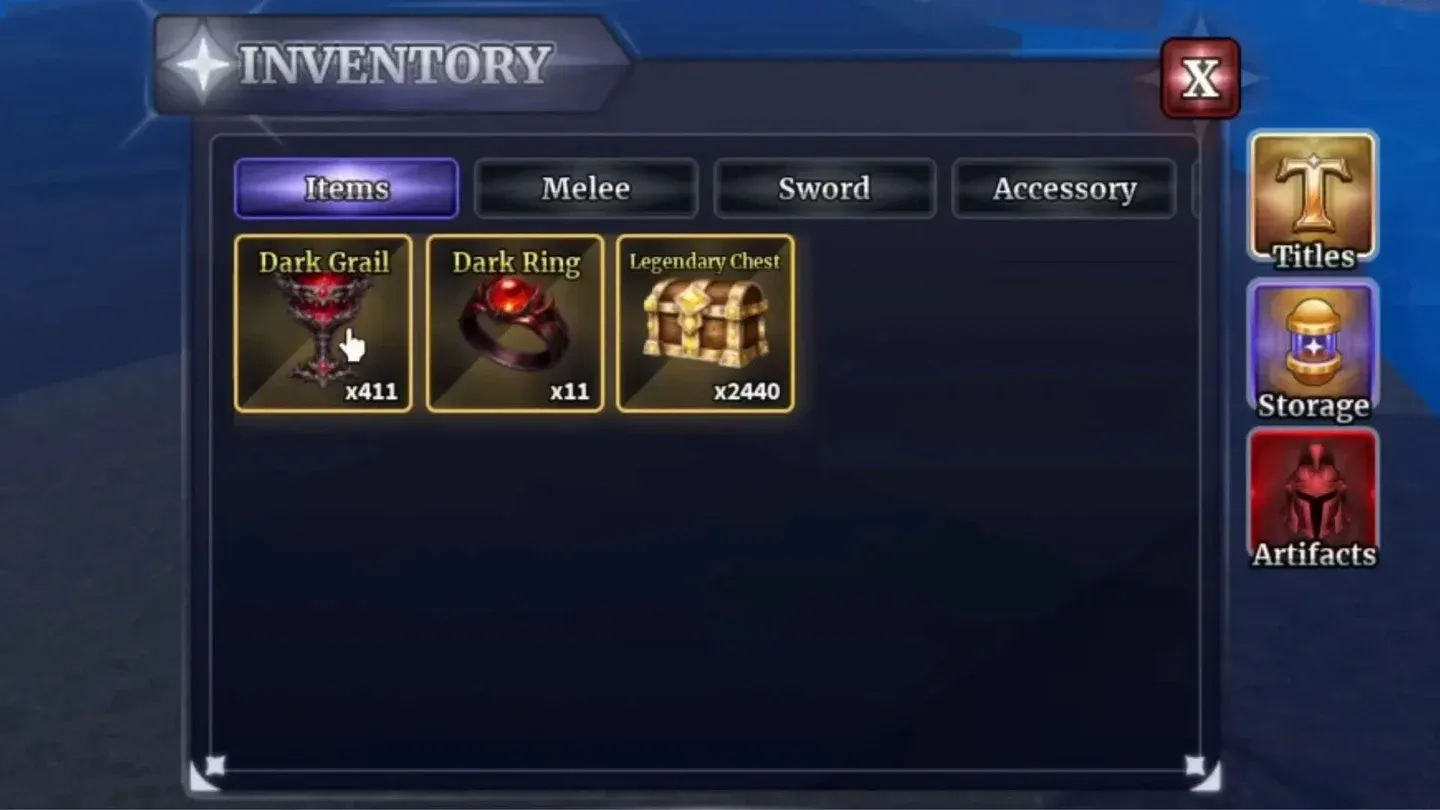1440x810 pixels.
Task: Select the Items tab
Action: pyautogui.click(x=346, y=189)
